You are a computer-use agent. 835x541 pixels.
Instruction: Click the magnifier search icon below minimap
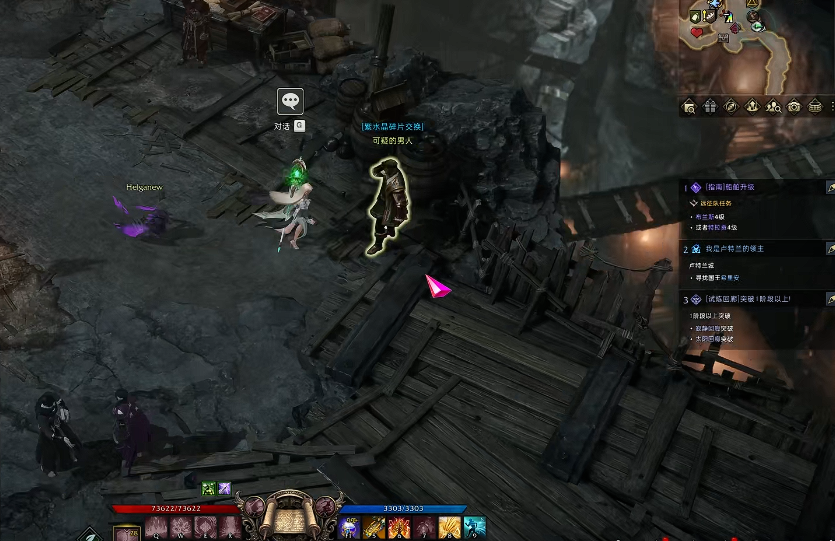pyautogui.click(x=689, y=107)
